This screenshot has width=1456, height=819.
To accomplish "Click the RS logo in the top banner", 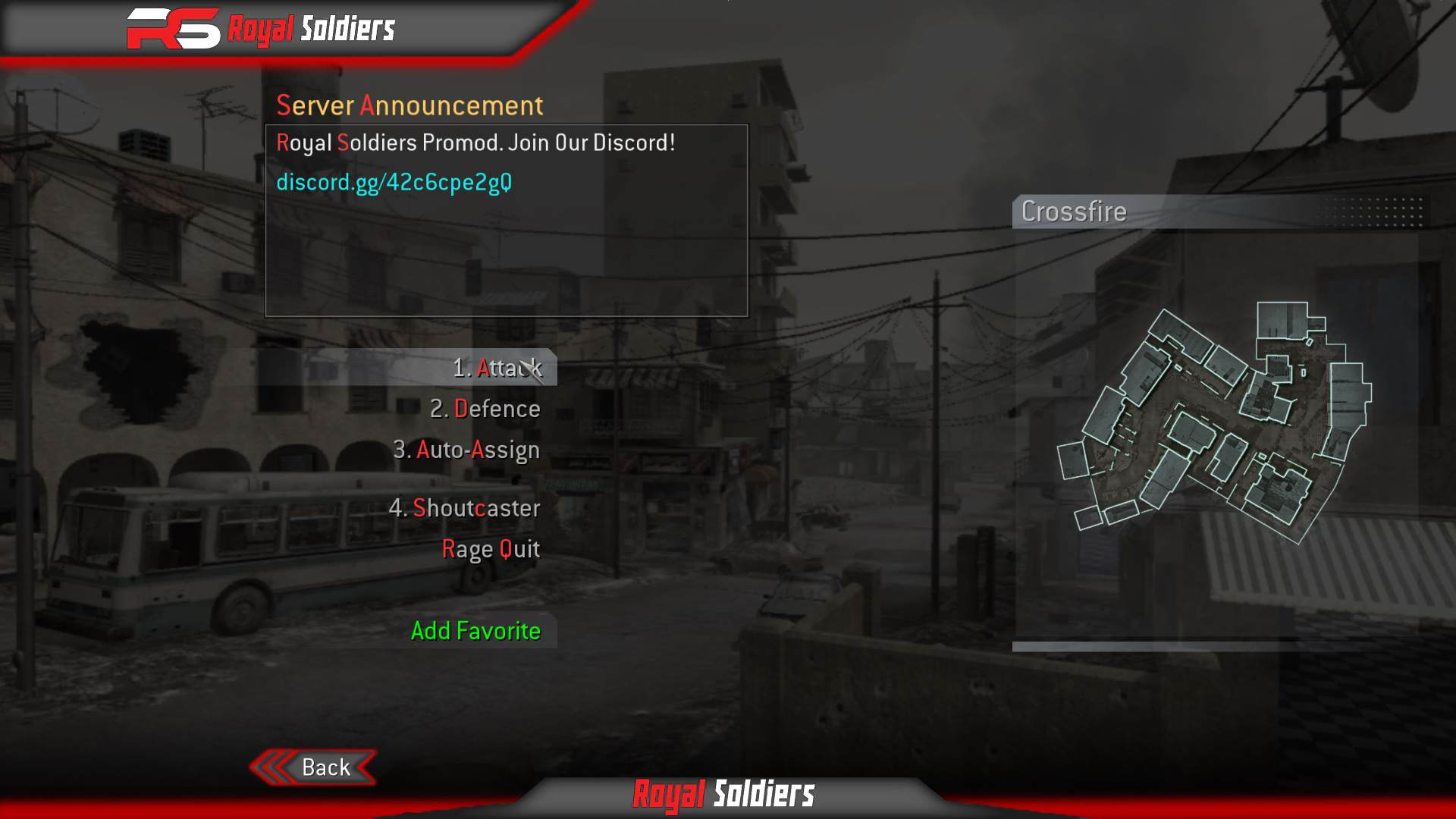I will [x=176, y=29].
